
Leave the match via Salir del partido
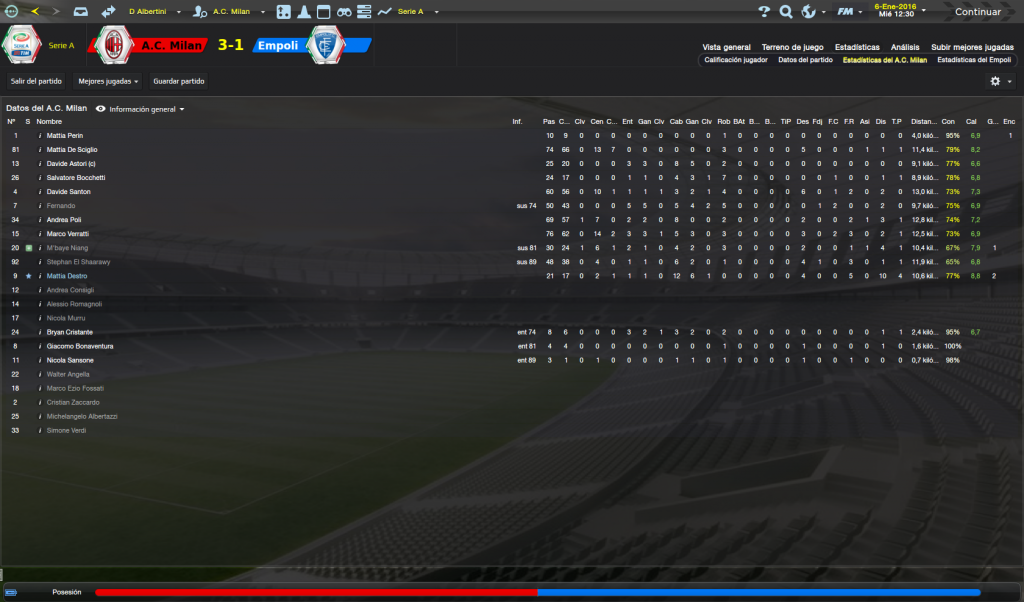click(x=36, y=81)
